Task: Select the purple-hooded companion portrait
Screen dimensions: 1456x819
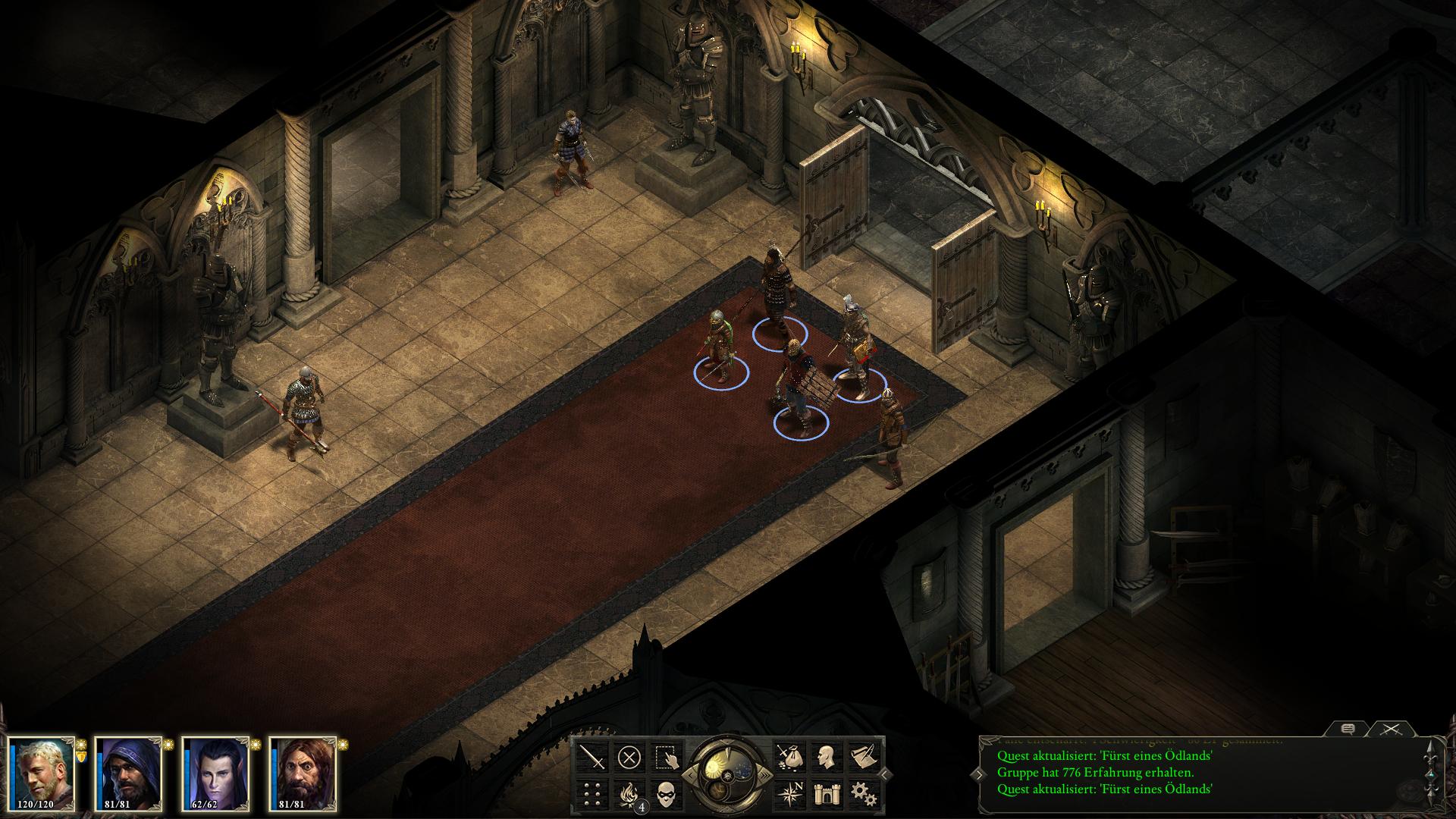Action: point(128,773)
